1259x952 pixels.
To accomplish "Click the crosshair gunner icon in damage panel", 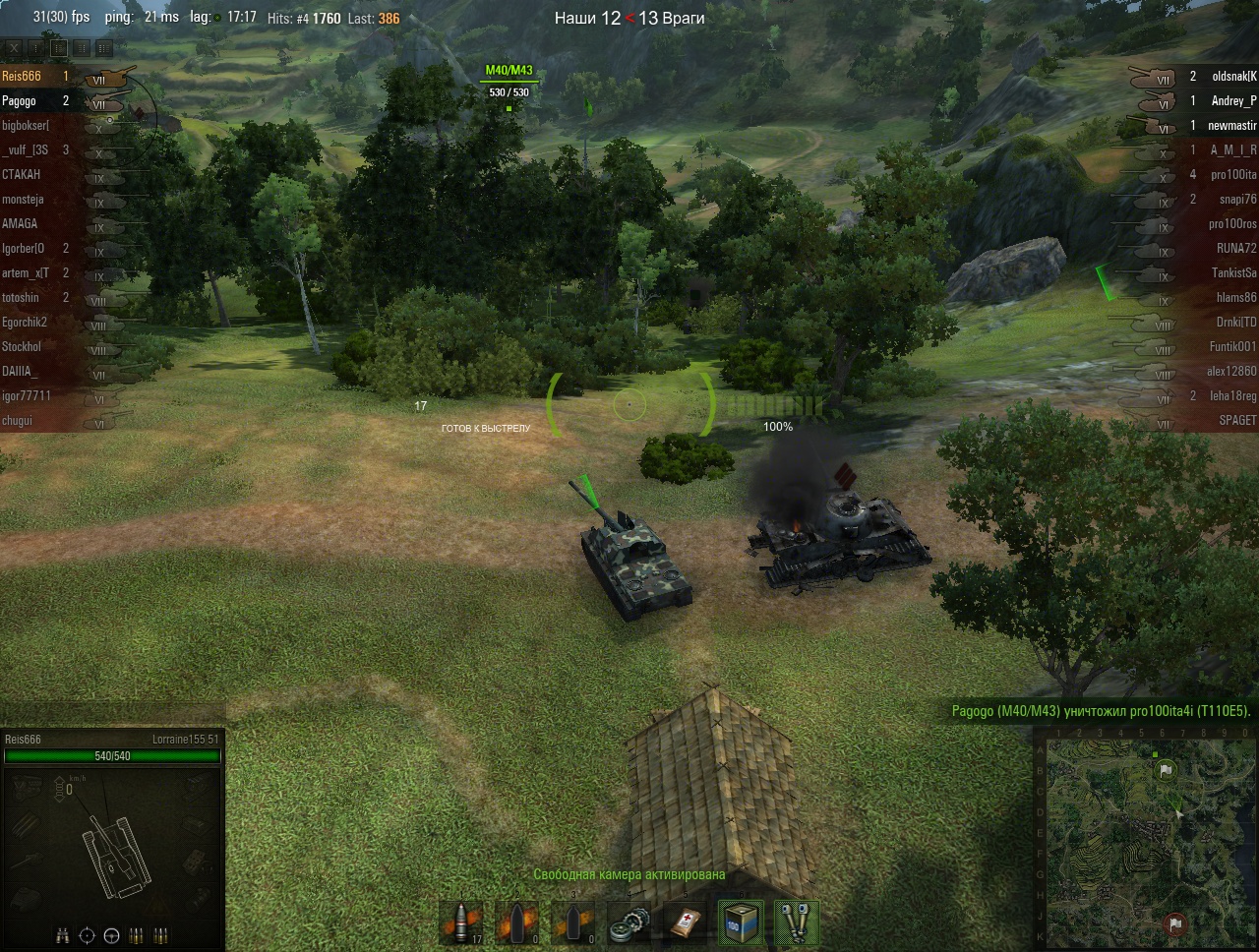I will [87, 934].
